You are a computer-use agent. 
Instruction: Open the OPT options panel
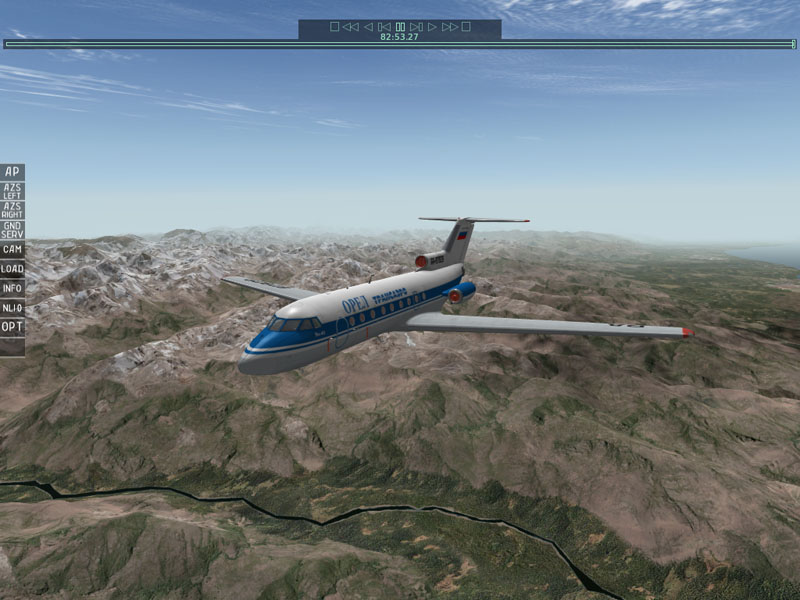coord(12,326)
